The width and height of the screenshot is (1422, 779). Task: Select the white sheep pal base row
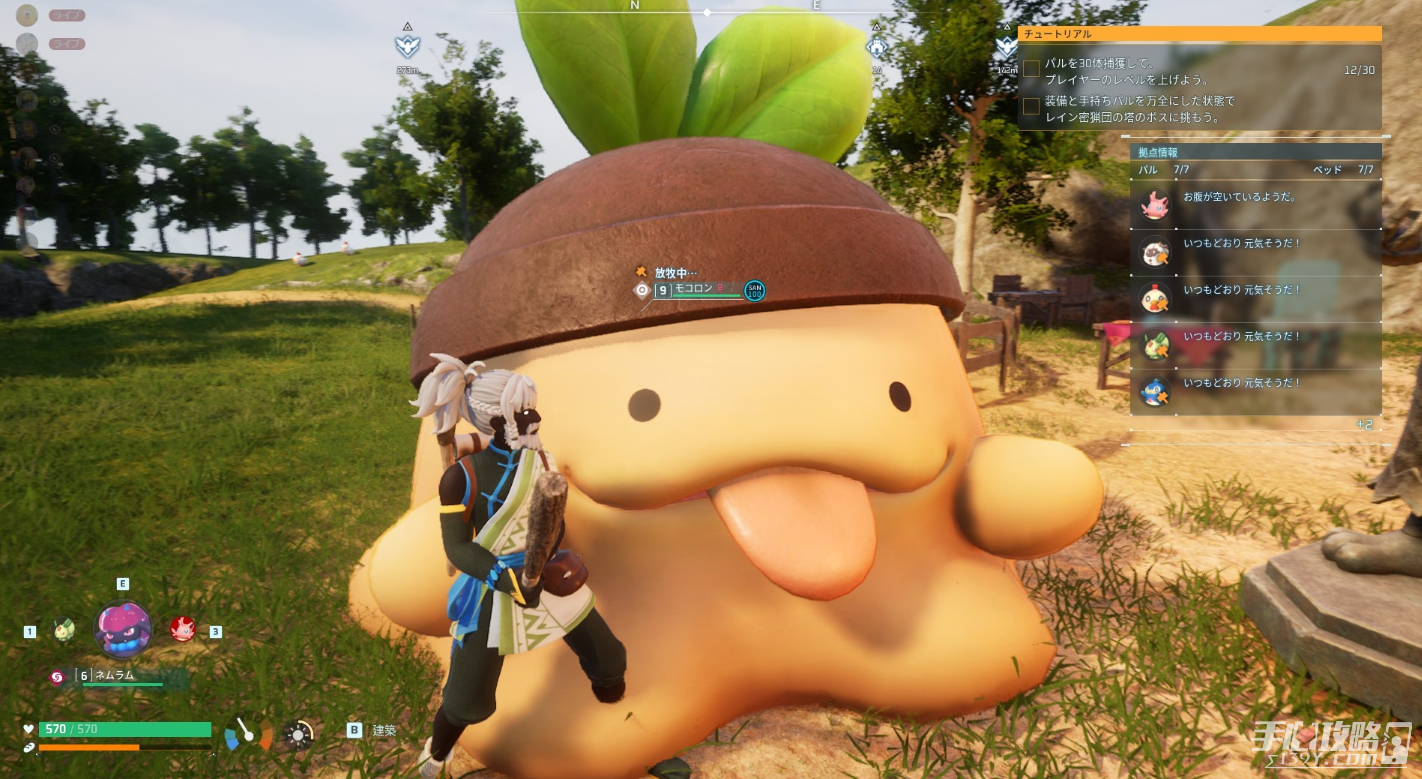click(1255, 252)
